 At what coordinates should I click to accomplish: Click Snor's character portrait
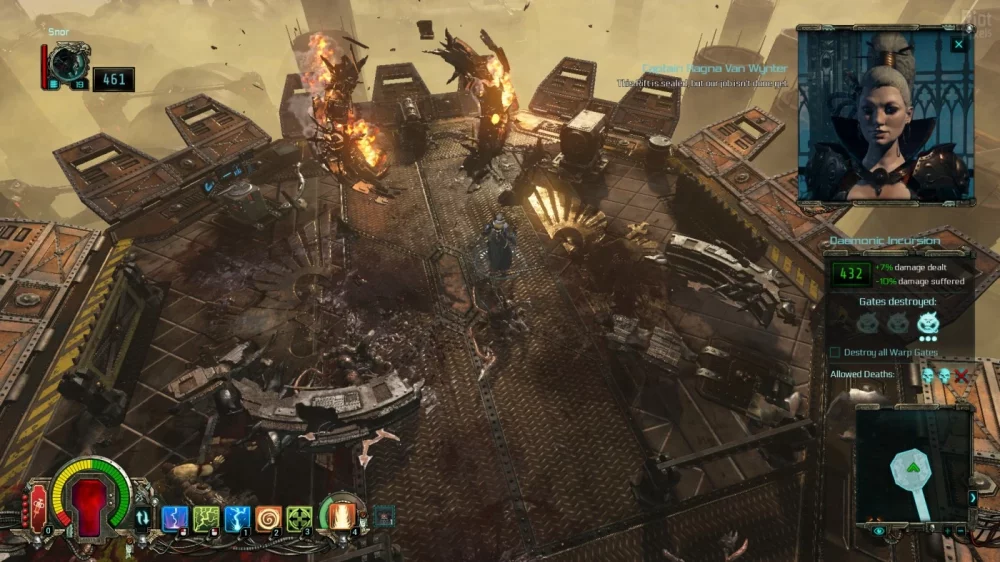(x=70, y=63)
